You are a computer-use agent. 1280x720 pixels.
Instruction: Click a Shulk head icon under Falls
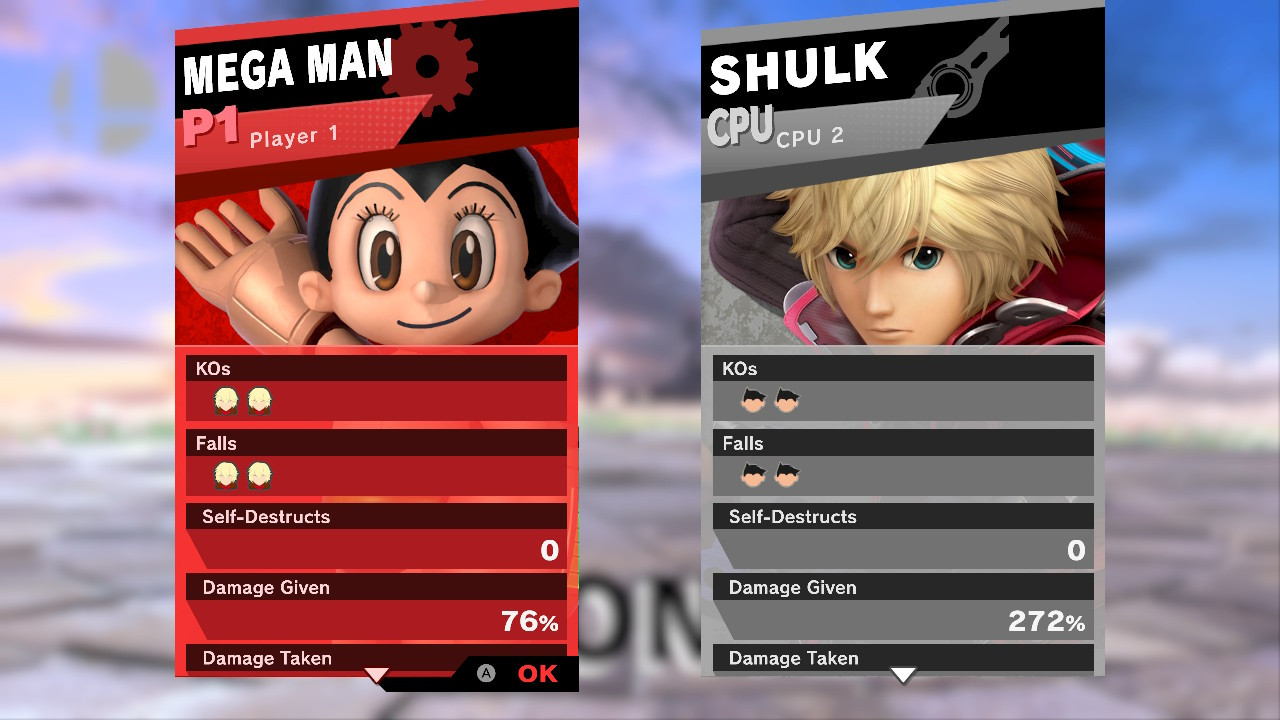[x=225, y=473]
